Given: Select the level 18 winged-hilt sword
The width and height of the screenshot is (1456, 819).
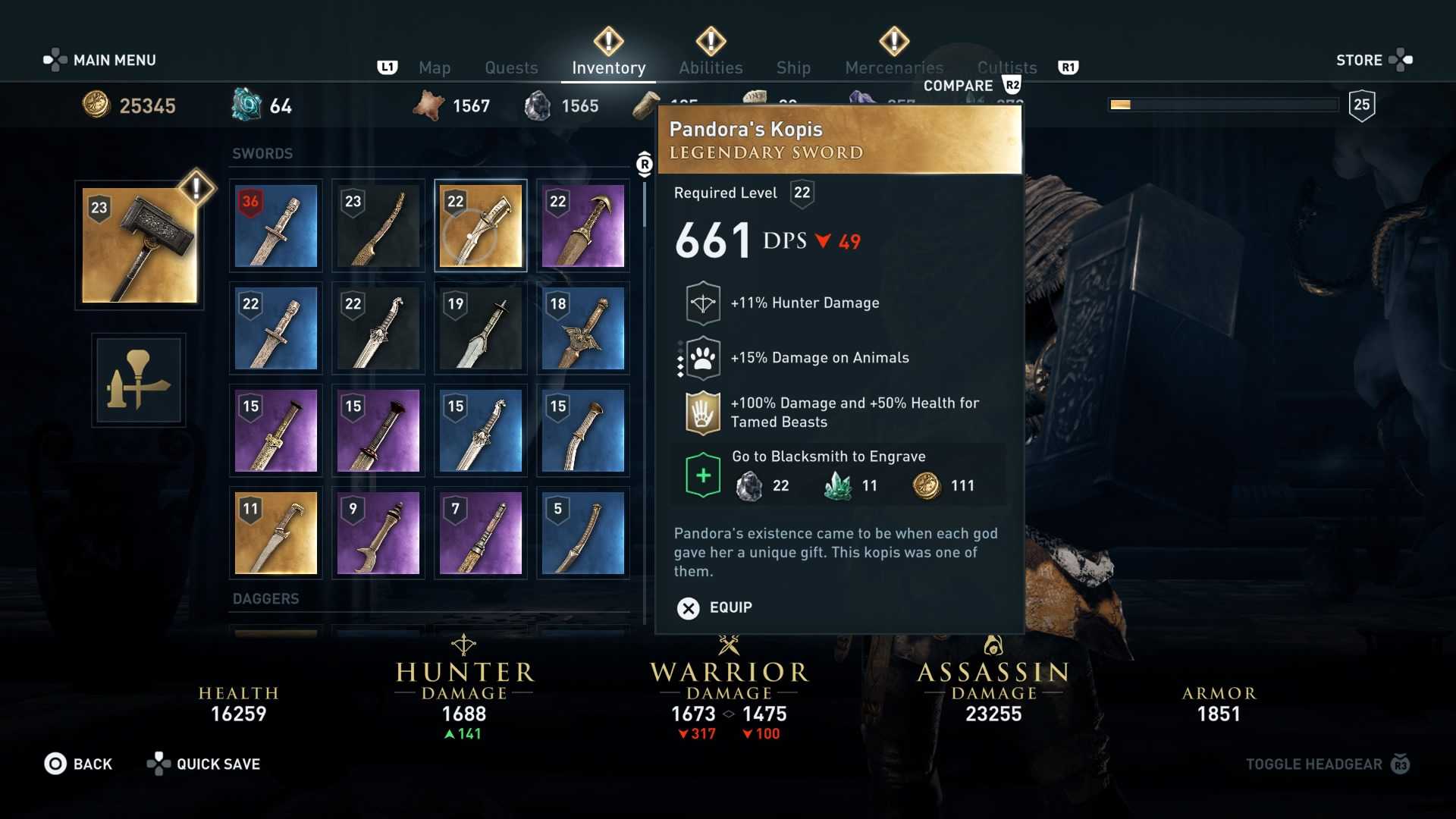Looking at the screenshot, I should 582,328.
